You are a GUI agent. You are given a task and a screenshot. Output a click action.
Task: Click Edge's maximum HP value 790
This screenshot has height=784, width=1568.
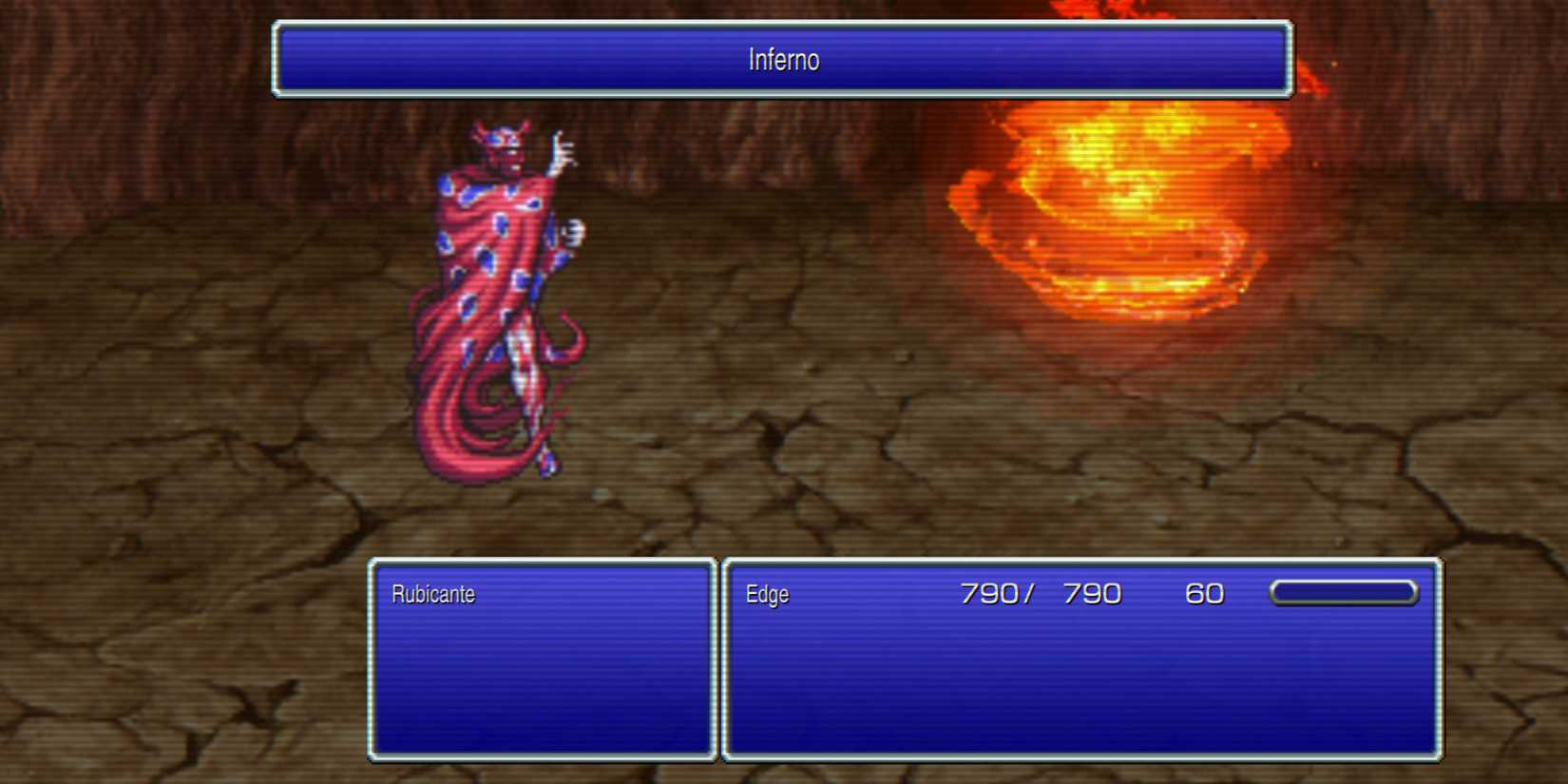(1093, 593)
